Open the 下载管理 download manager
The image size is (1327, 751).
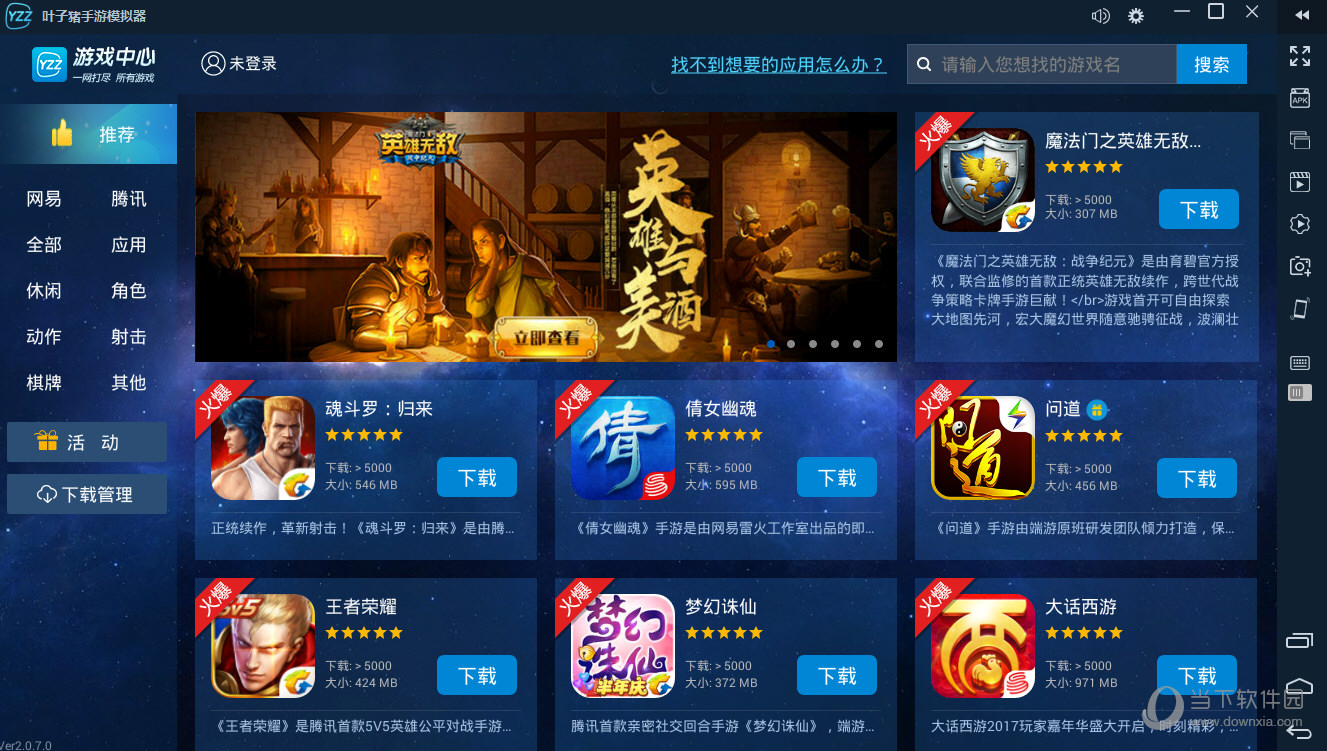(x=87, y=494)
